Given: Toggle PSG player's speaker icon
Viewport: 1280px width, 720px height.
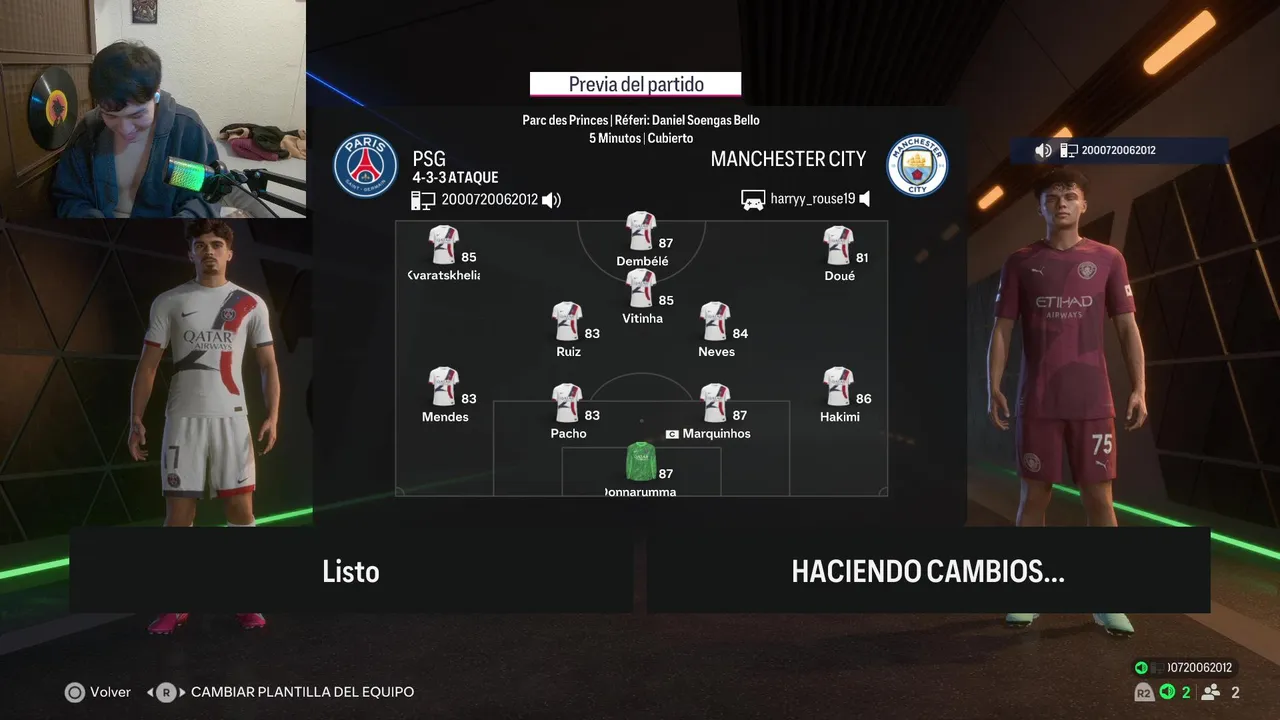Looking at the screenshot, I should click(x=551, y=200).
